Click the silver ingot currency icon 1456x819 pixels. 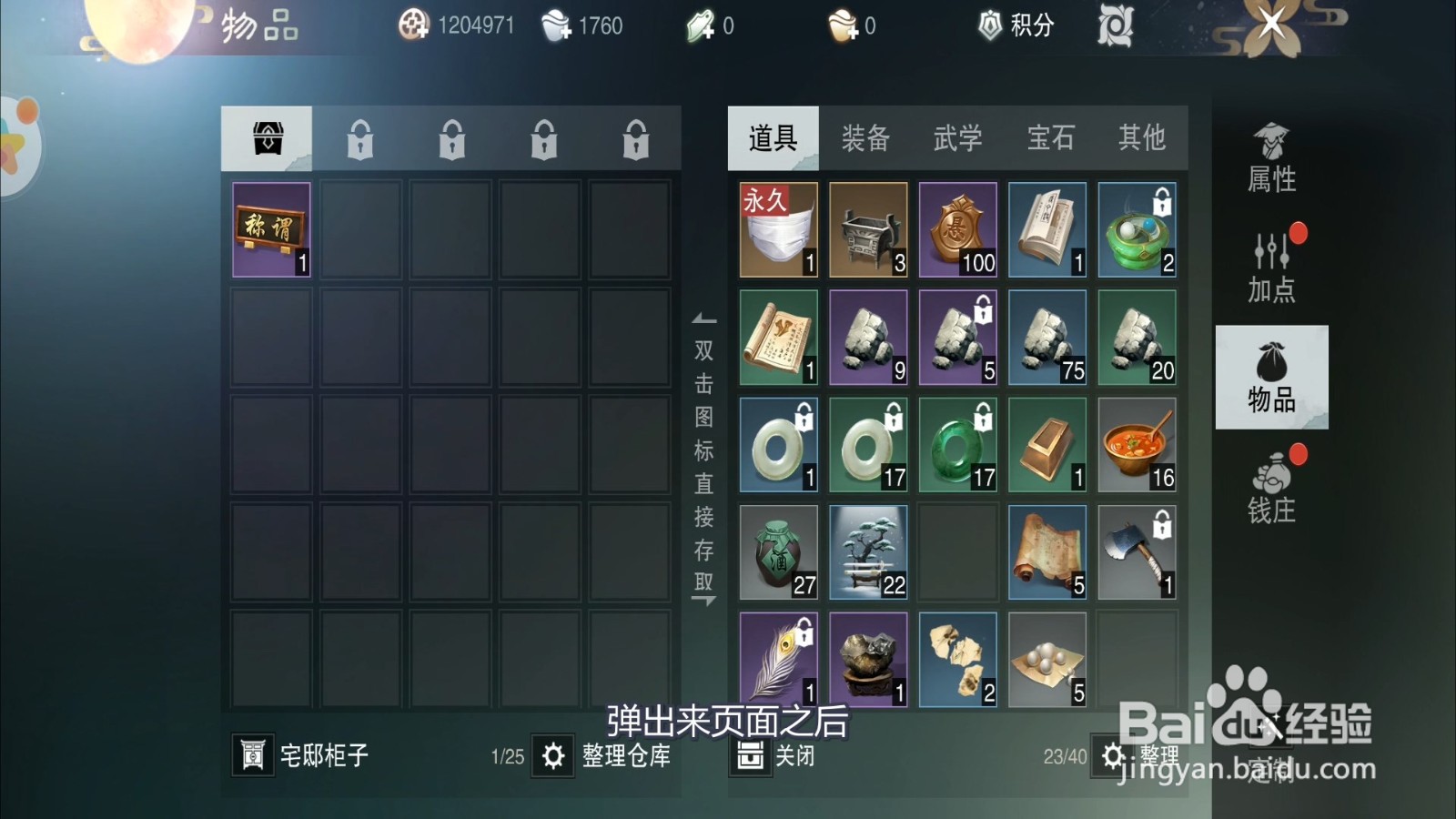tap(552, 25)
